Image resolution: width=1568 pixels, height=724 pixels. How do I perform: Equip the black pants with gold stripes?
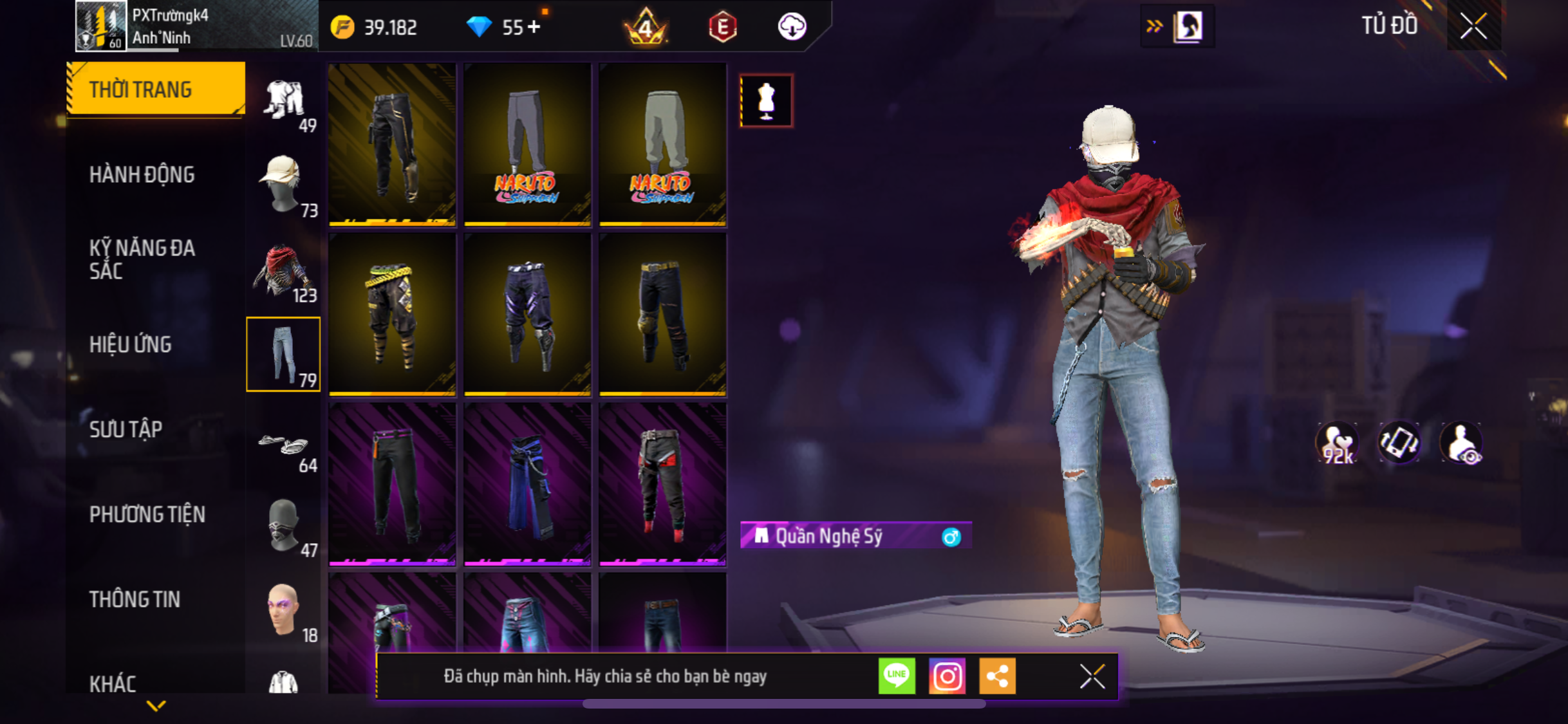click(x=392, y=145)
